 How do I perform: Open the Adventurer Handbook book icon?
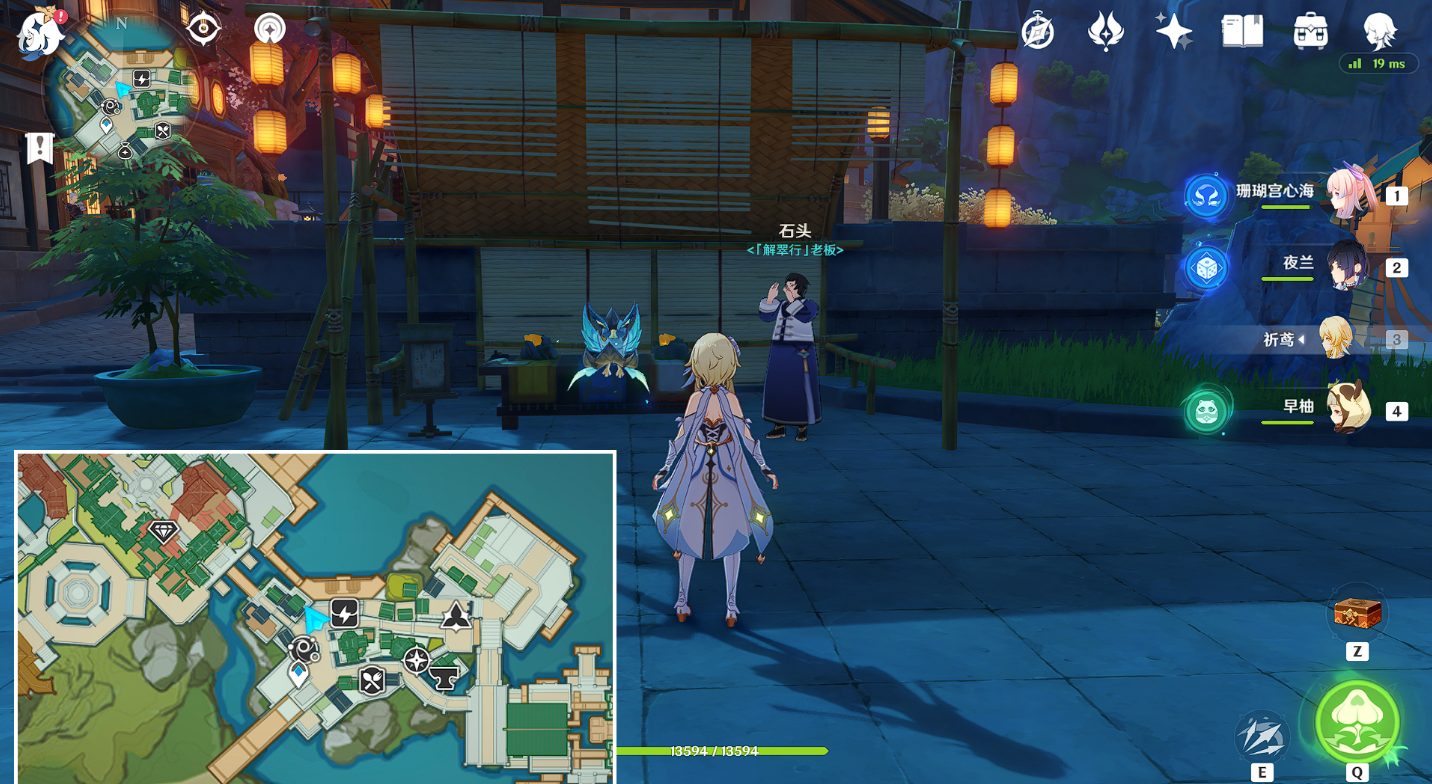coord(1242,32)
